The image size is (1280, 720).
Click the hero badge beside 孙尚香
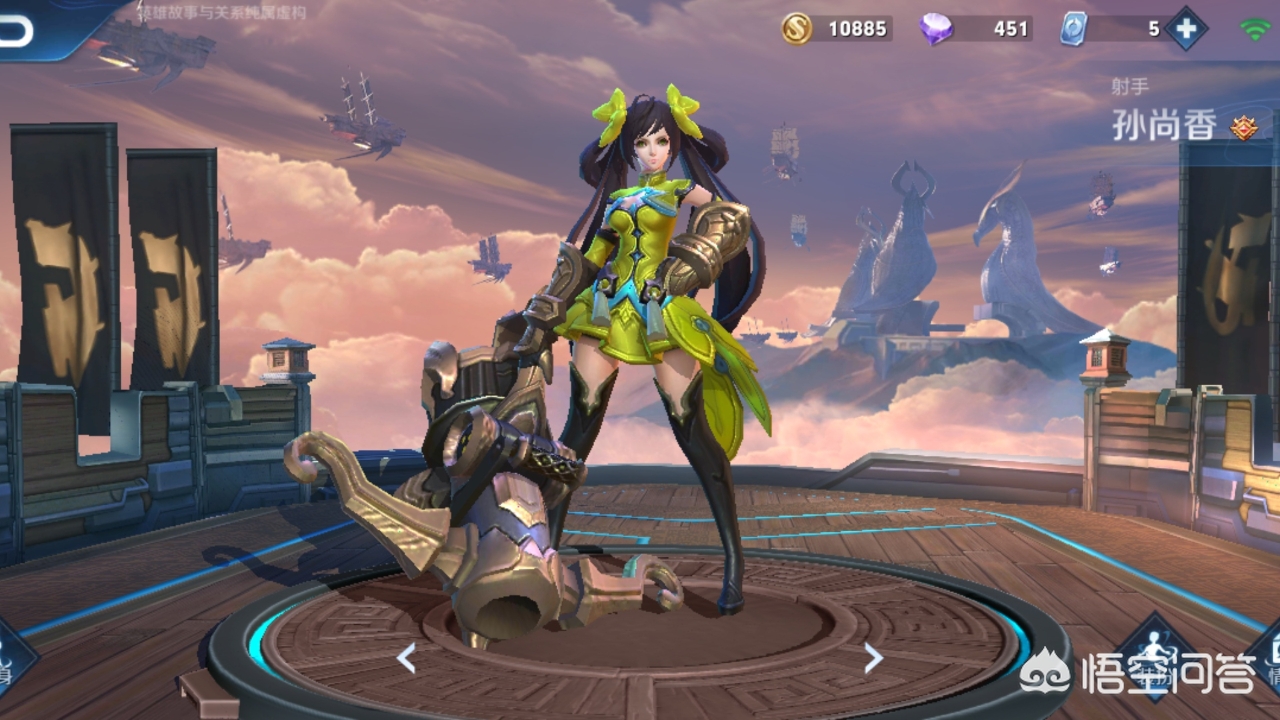[x=1243, y=127]
